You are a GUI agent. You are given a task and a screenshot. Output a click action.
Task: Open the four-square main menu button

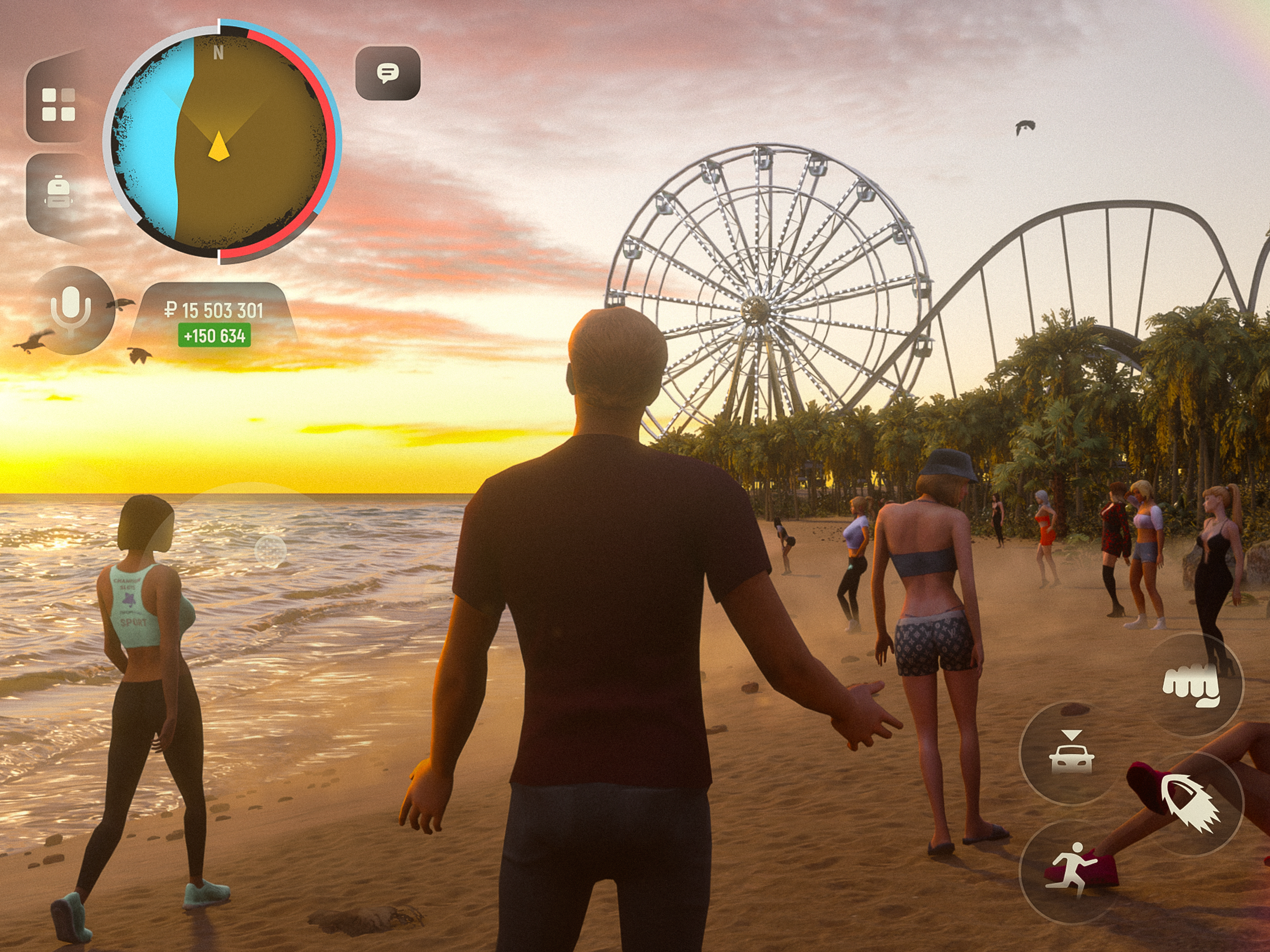[x=59, y=104]
